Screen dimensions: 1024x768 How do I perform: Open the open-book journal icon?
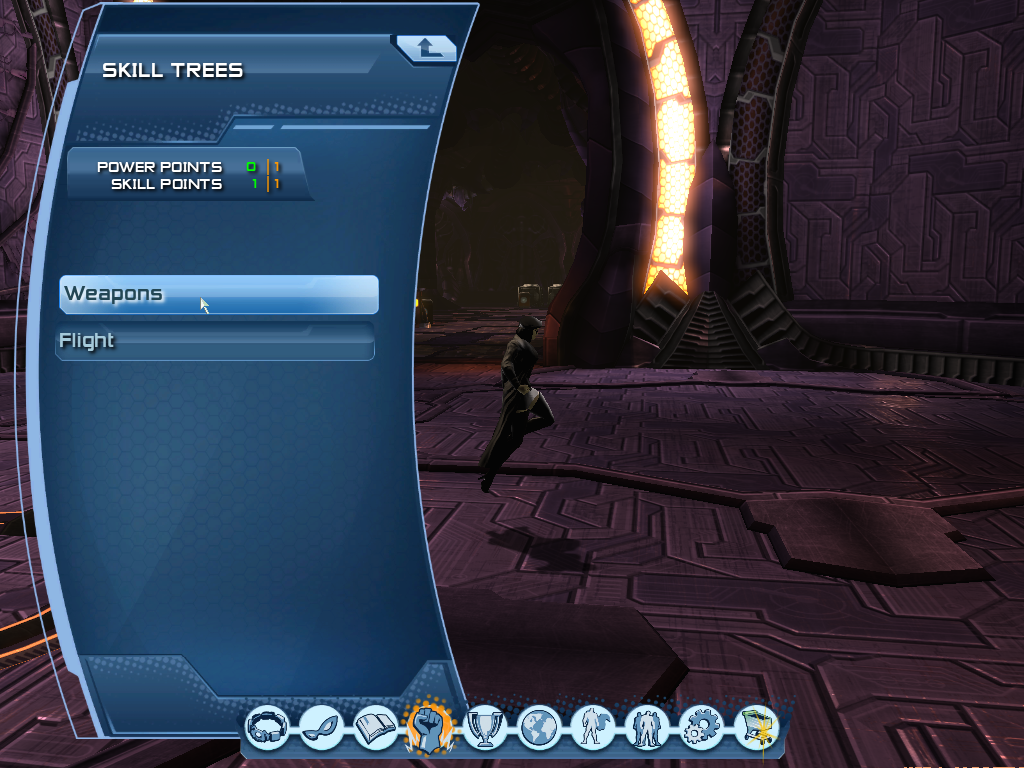tap(376, 727)
